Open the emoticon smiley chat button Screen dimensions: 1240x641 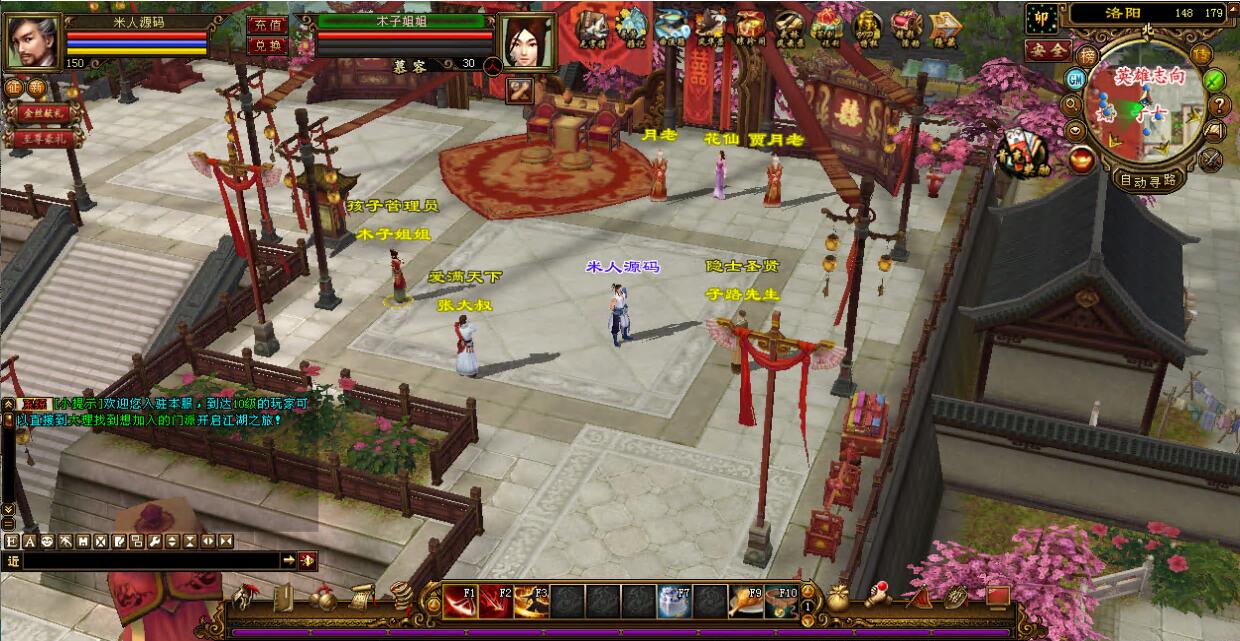[46, 541]
